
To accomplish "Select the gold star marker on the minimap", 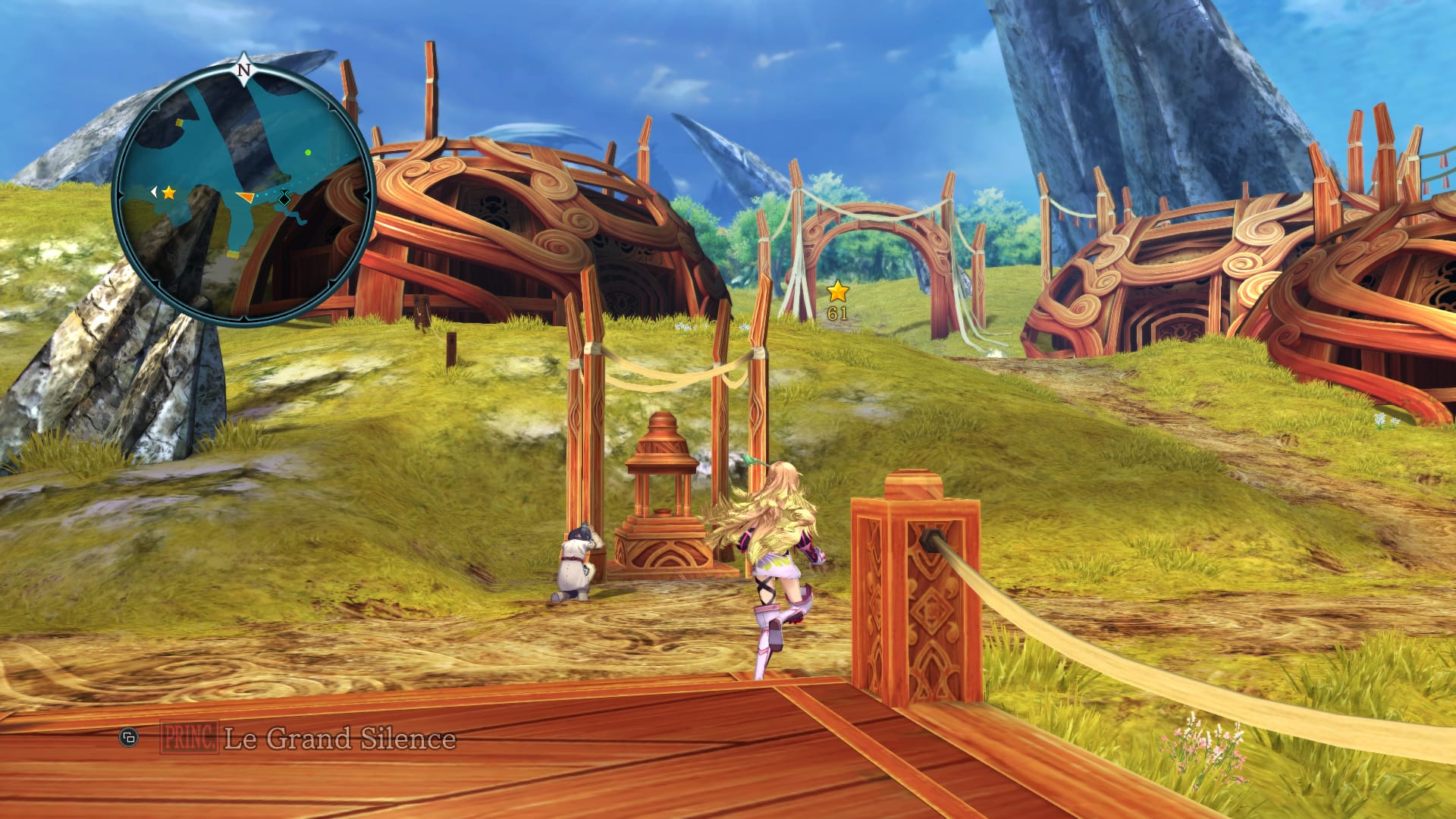I will 168,193.
